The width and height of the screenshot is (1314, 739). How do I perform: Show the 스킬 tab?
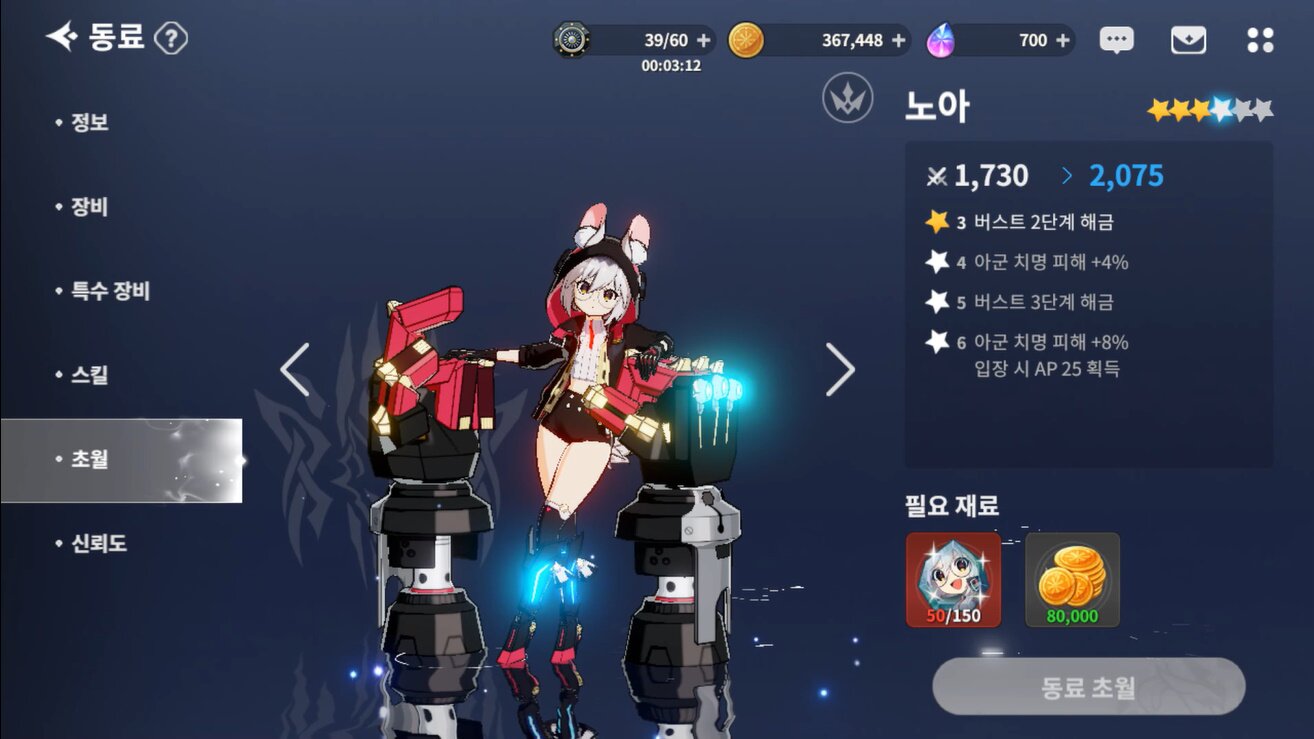click(x=89, y=375)
